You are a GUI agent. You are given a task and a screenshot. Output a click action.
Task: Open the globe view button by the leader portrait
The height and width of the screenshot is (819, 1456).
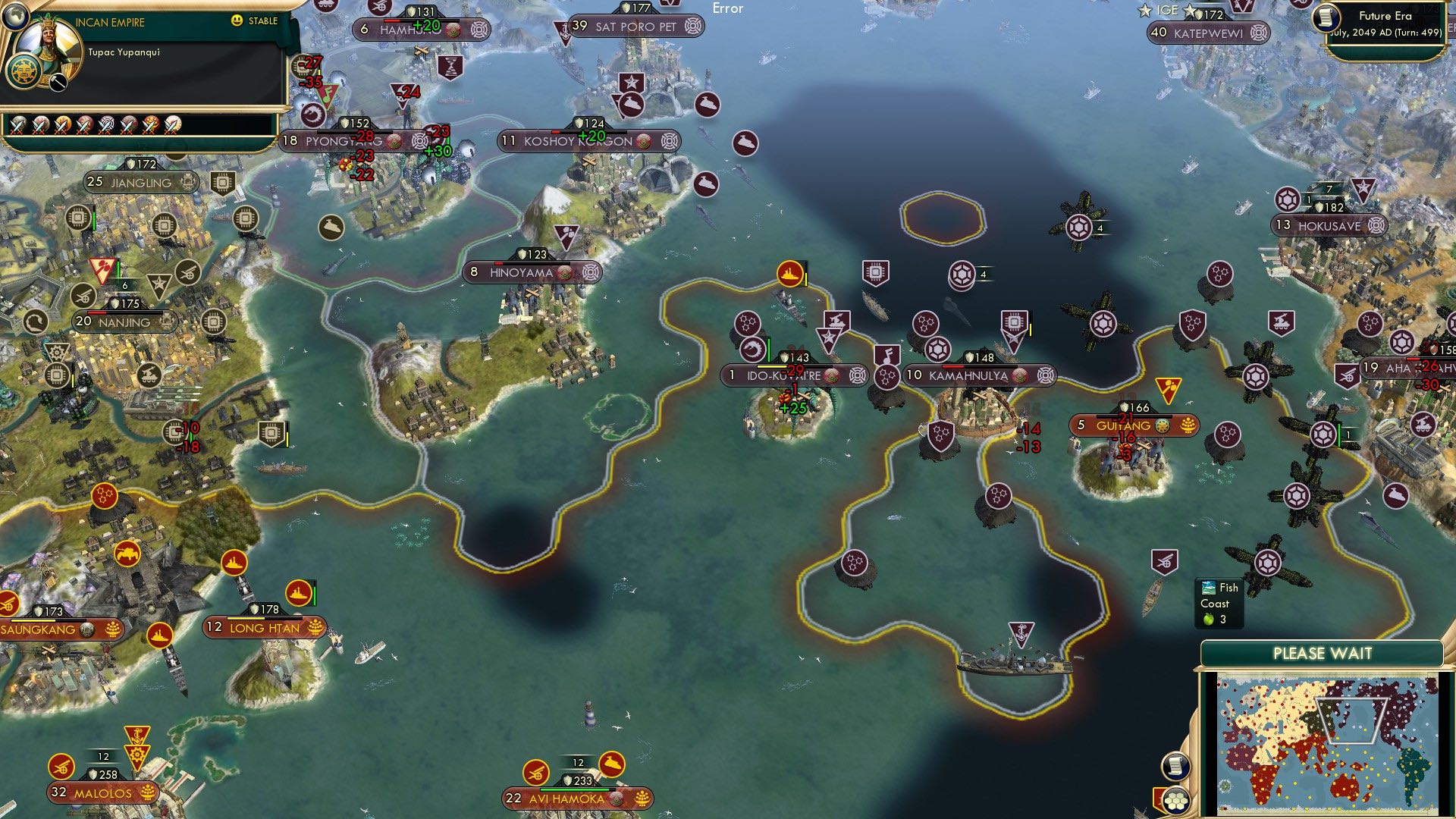pyautogui.click(x=14, y=14)
